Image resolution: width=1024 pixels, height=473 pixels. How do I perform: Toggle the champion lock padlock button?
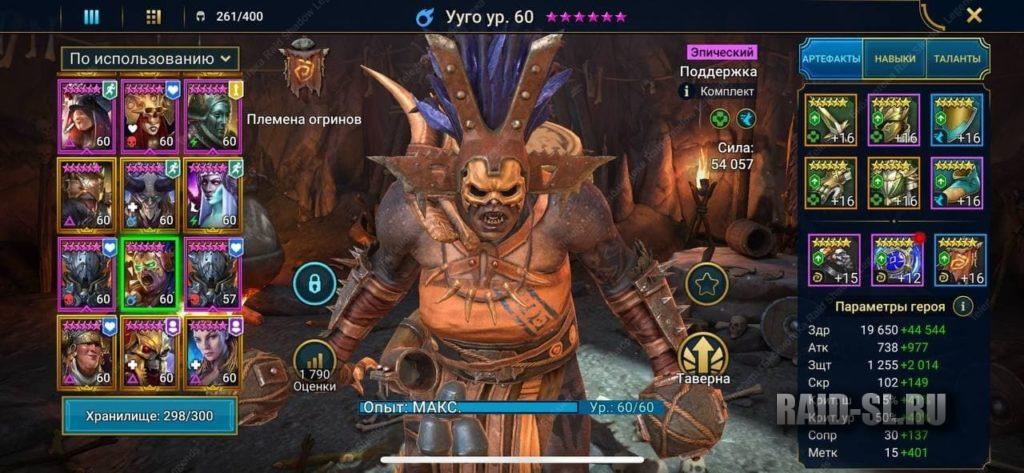tap(314, 285)
